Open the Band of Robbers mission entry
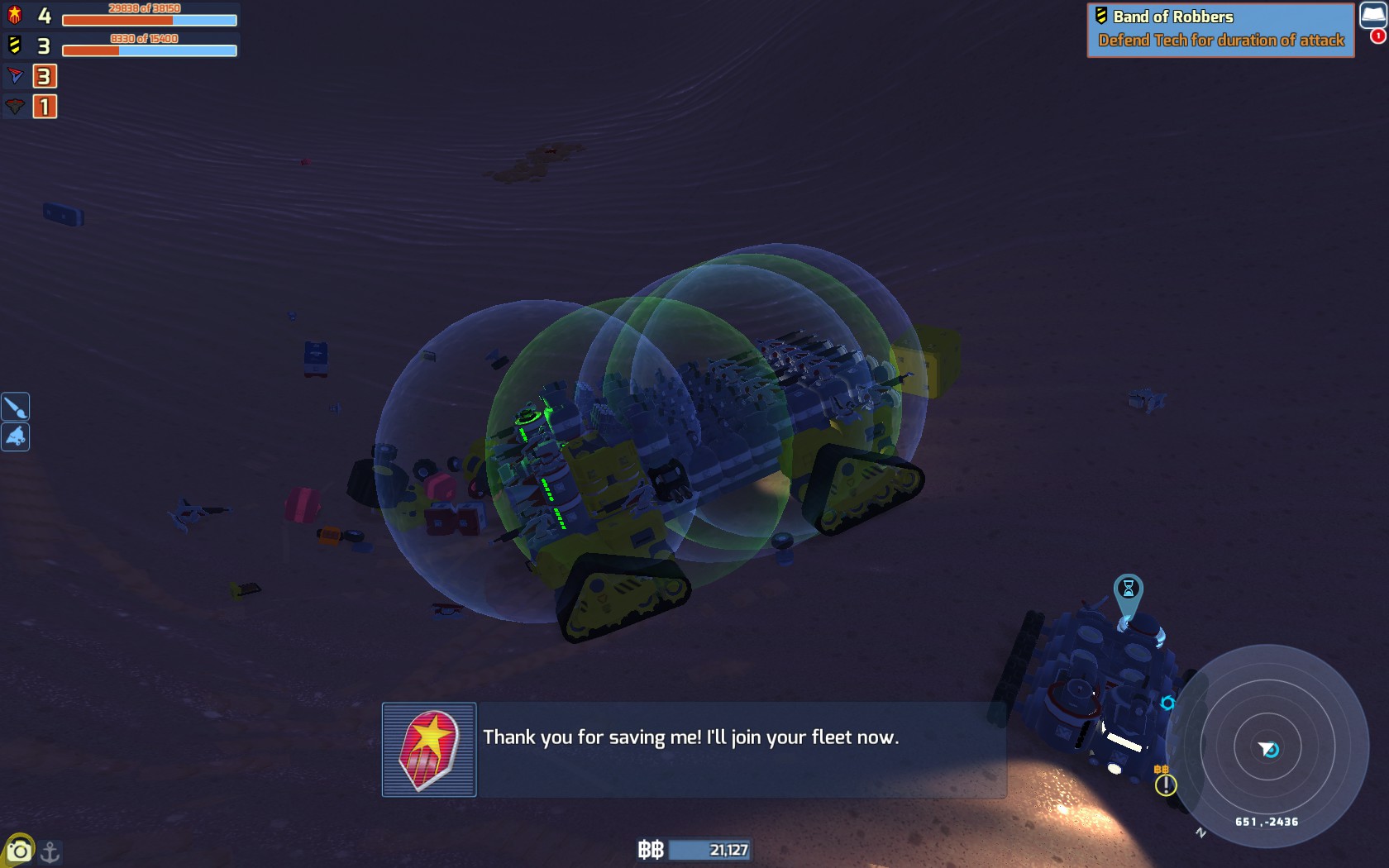This screenshot has height=868, width=1389. (1173, 16)
